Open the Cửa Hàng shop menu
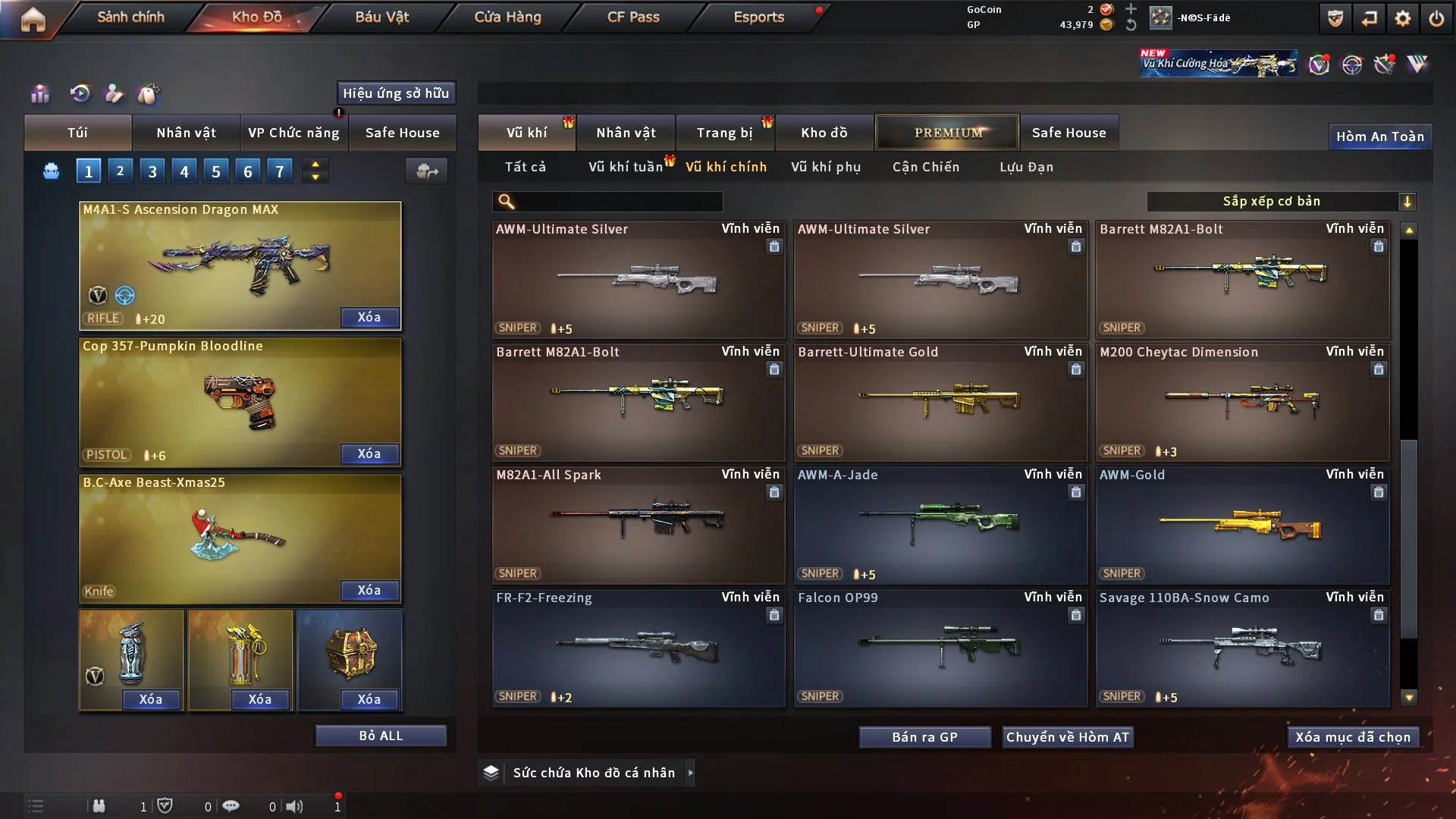The width and height of the screenshot is (1456, 819). pyautogui.click(x=507, y=17)
